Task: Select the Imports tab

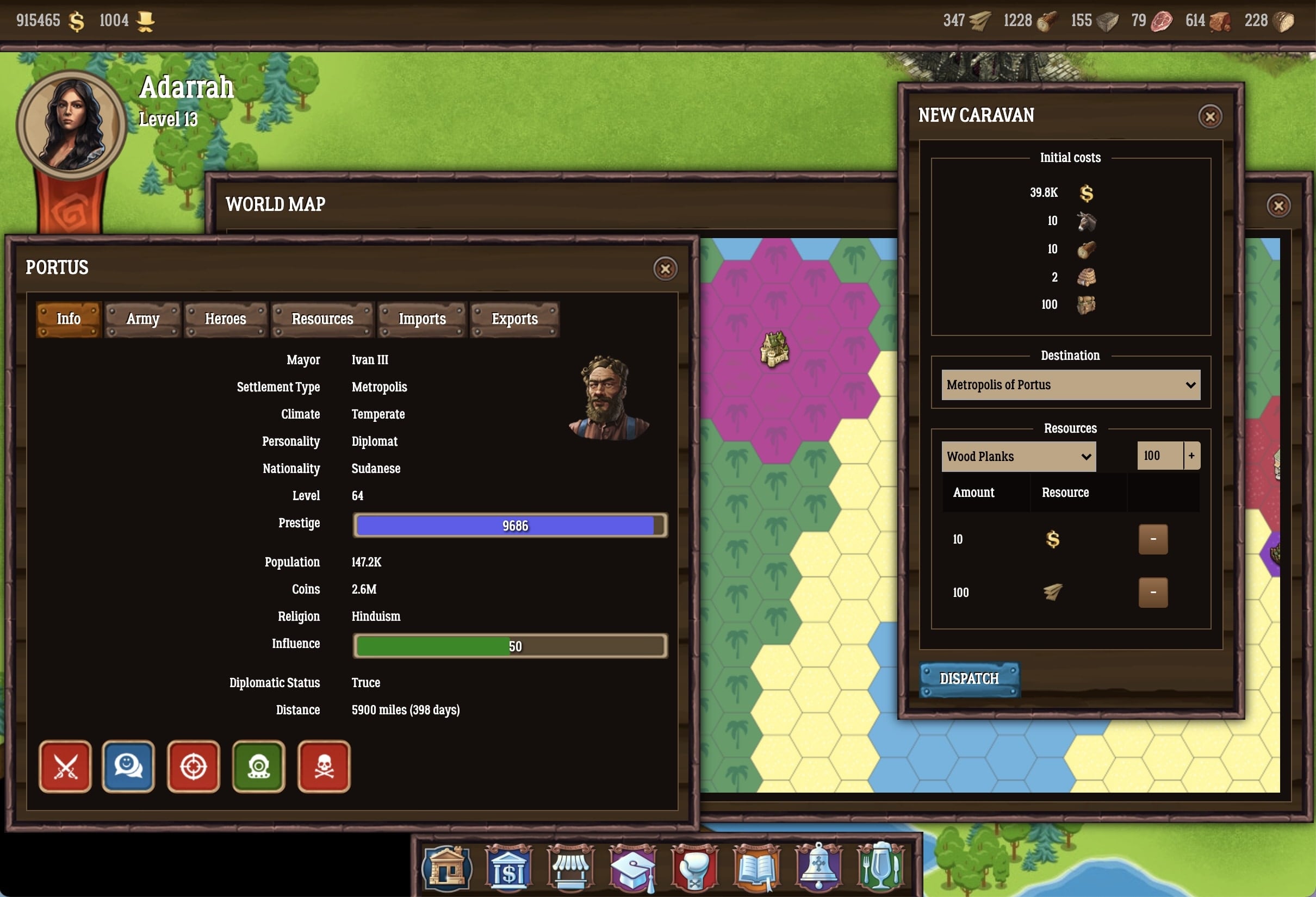Action: pyautogui.click(x=422, y=319)
